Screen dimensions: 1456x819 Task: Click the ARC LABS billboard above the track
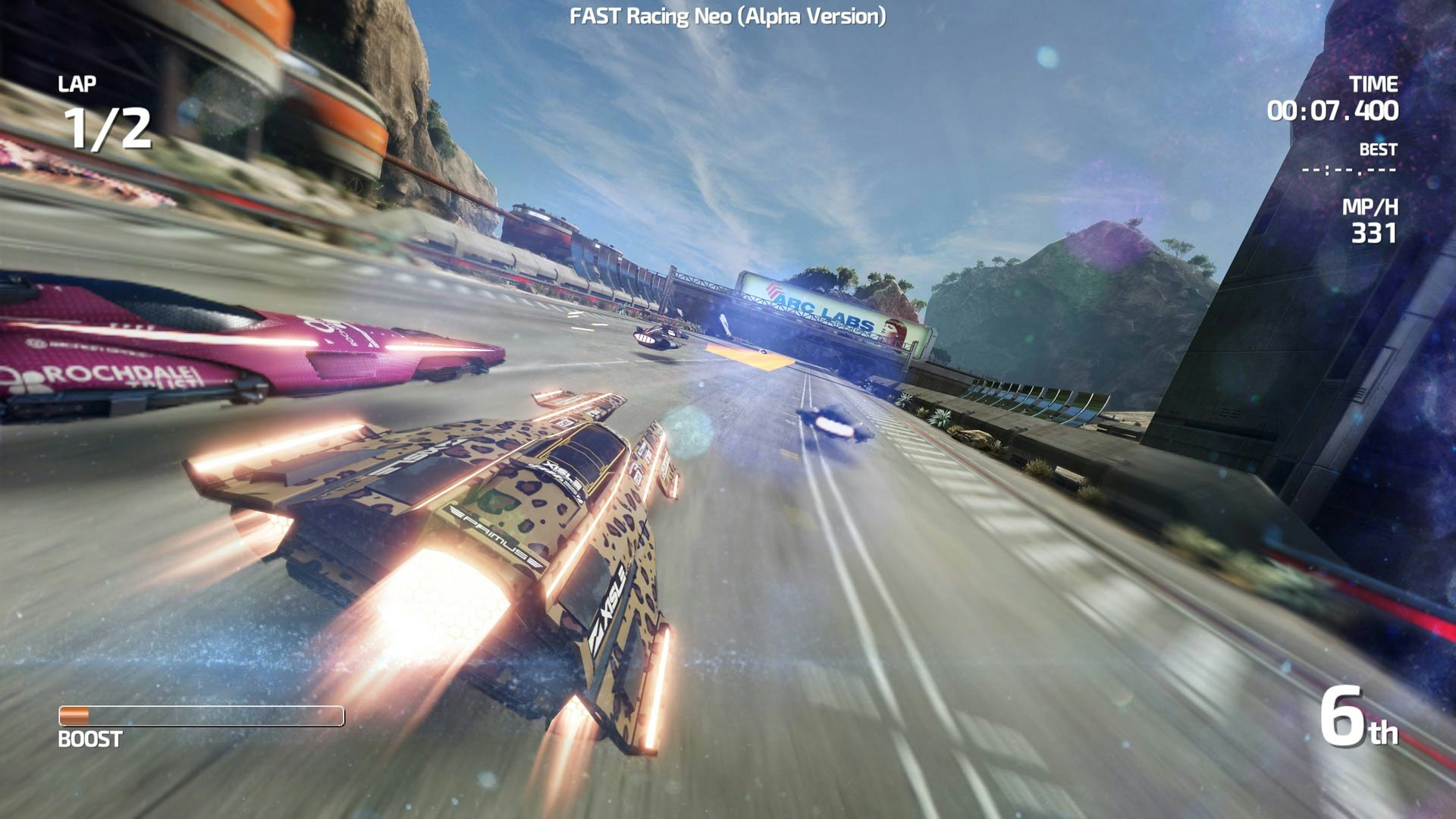pos(823,312)
